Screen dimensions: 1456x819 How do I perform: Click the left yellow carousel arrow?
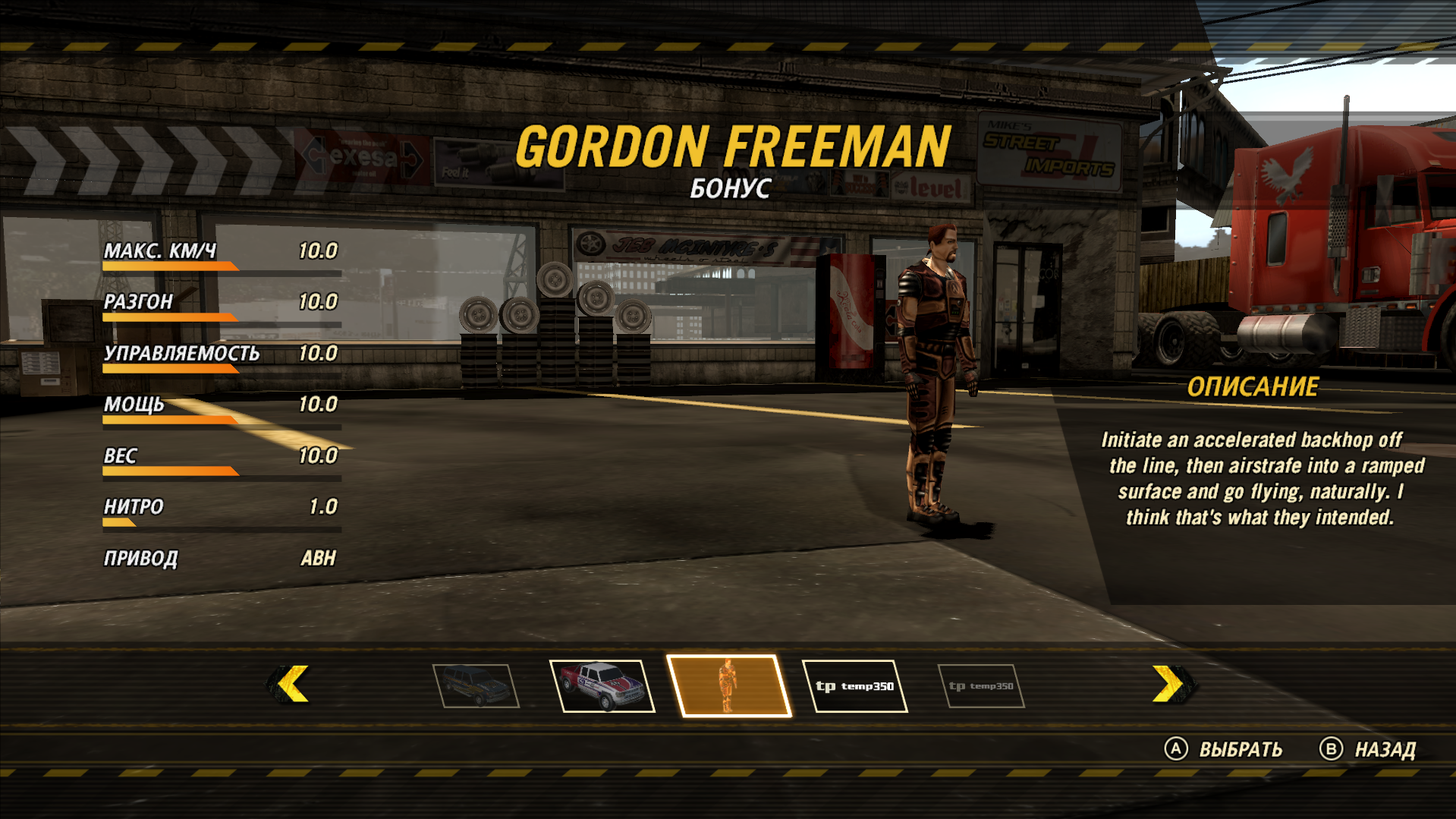(292, 684)
